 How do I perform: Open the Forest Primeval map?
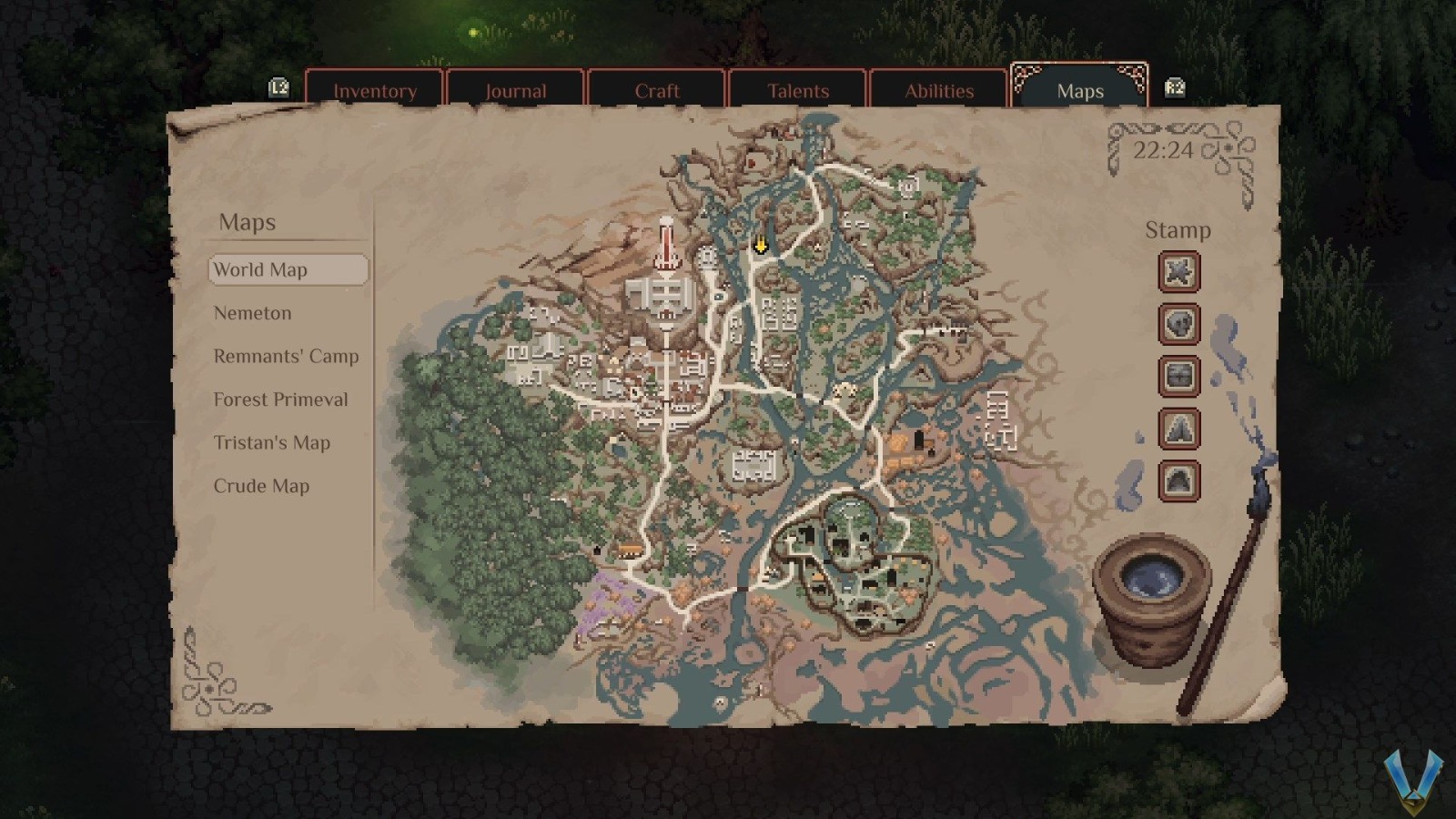(x=280, y=399)
